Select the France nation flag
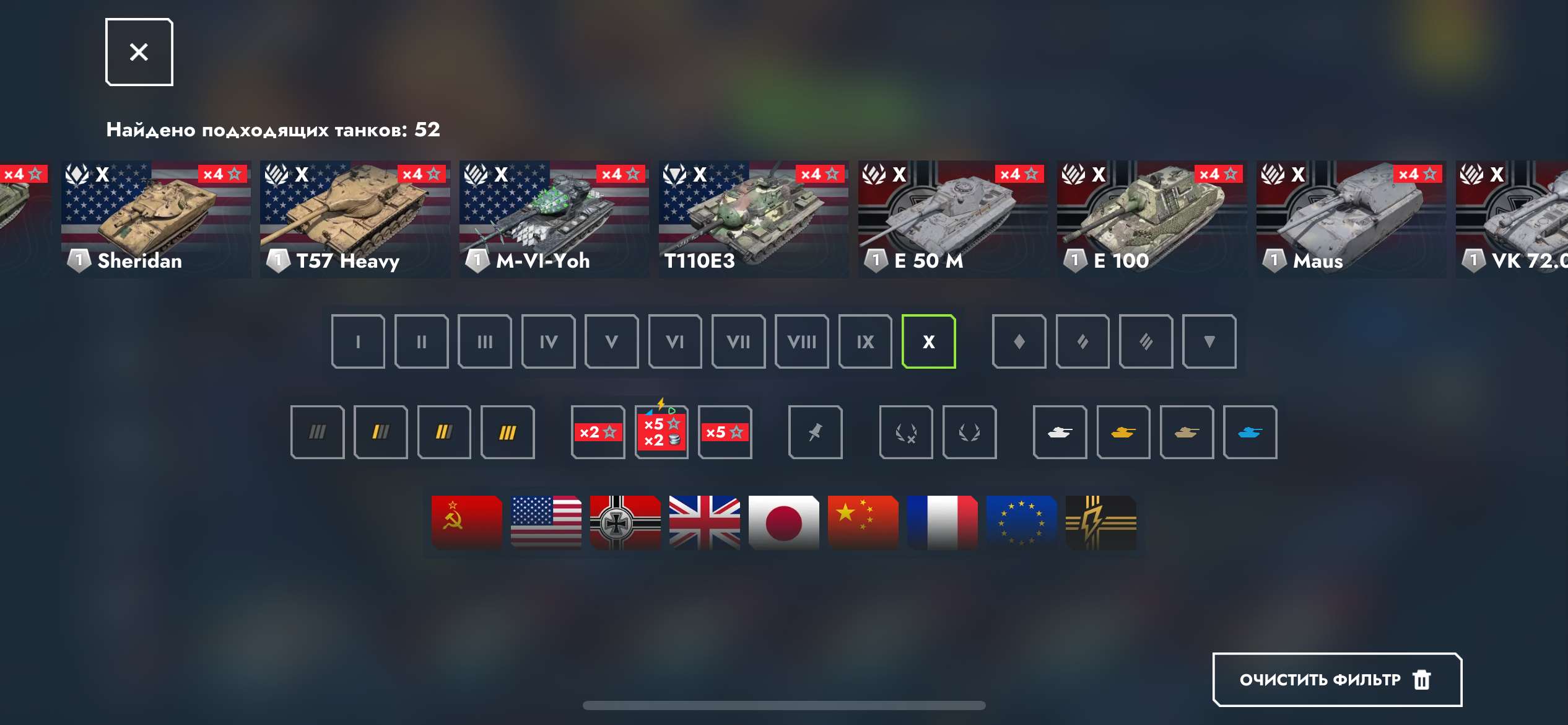 (943, 522)
